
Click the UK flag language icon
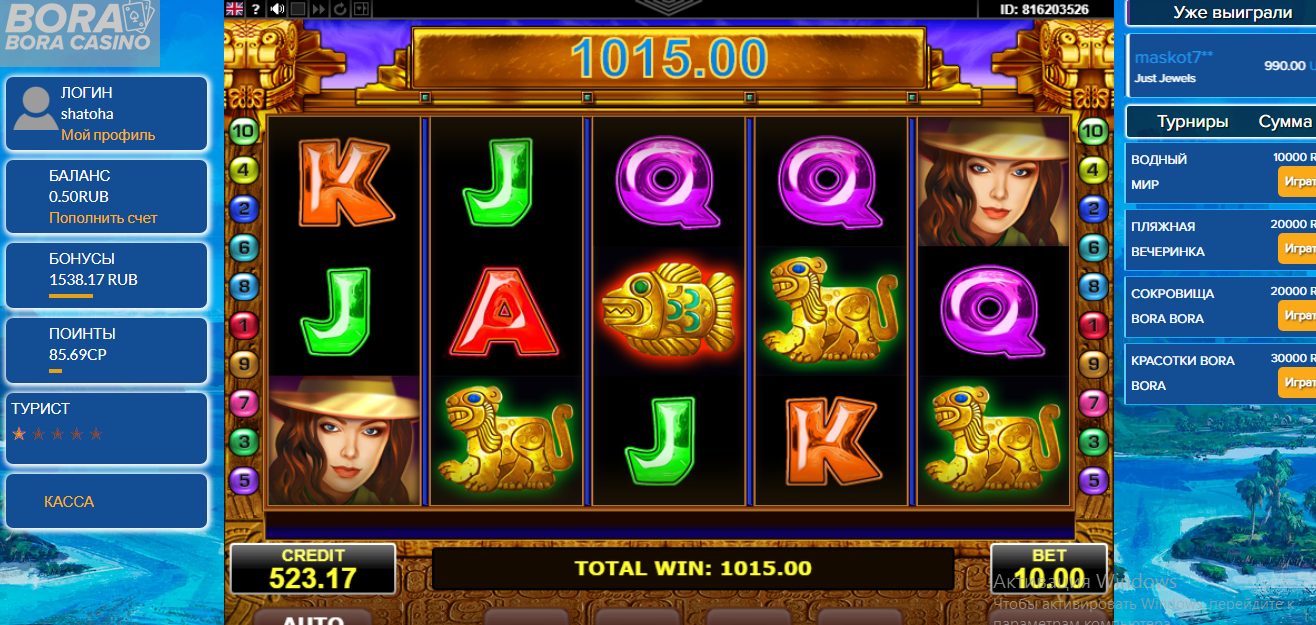pyautogui.click(x=235, y=9)
